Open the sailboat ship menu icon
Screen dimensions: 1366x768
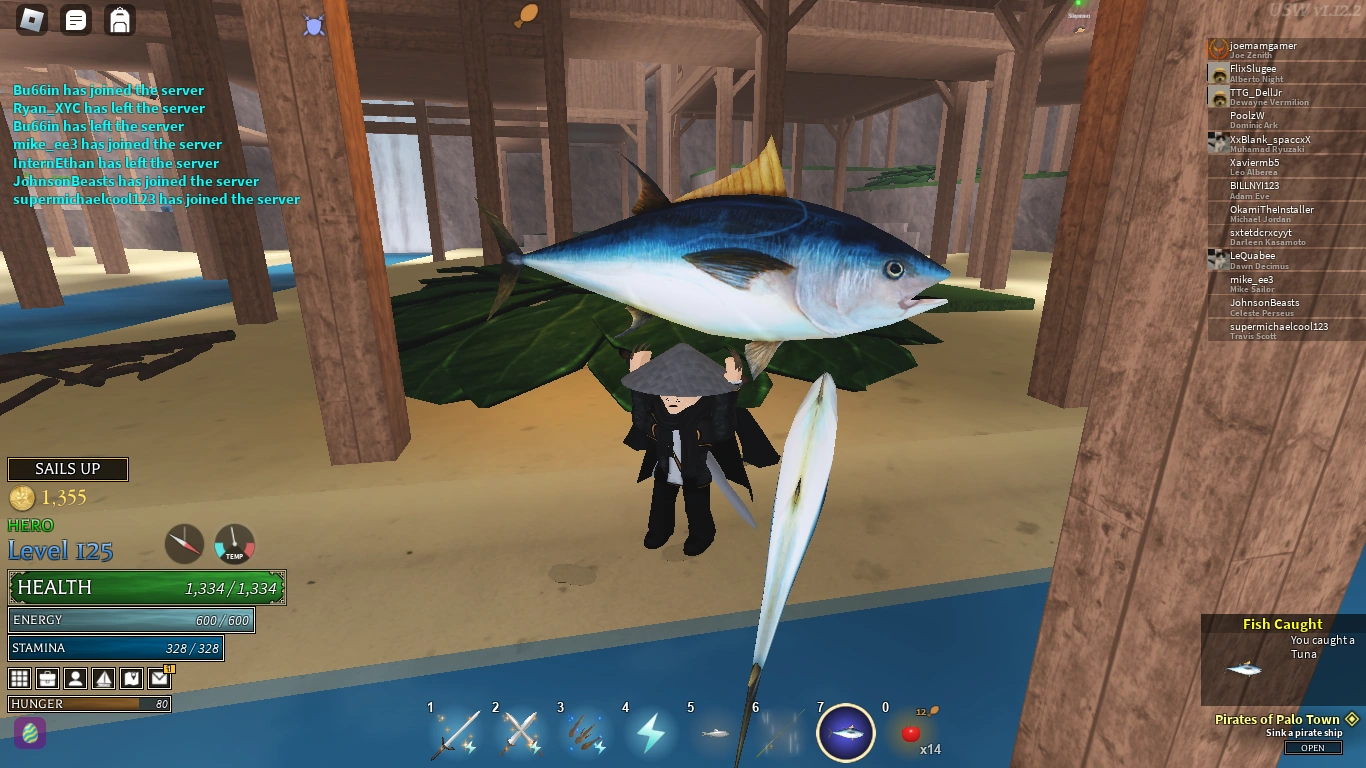[103, 678]
